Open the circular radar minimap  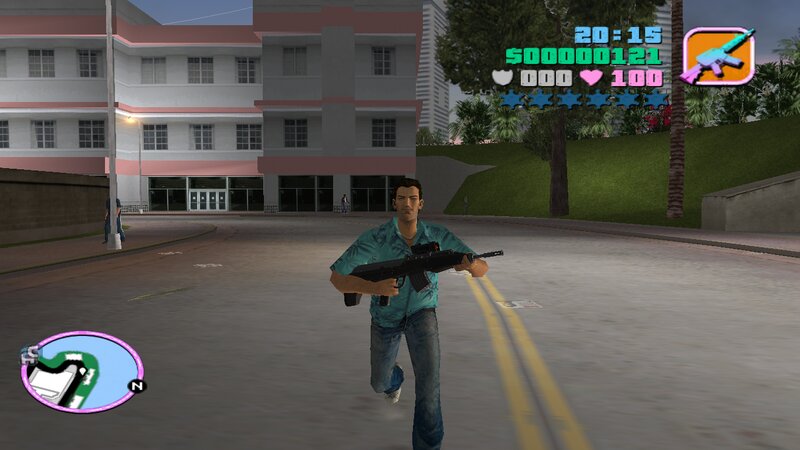81,372
